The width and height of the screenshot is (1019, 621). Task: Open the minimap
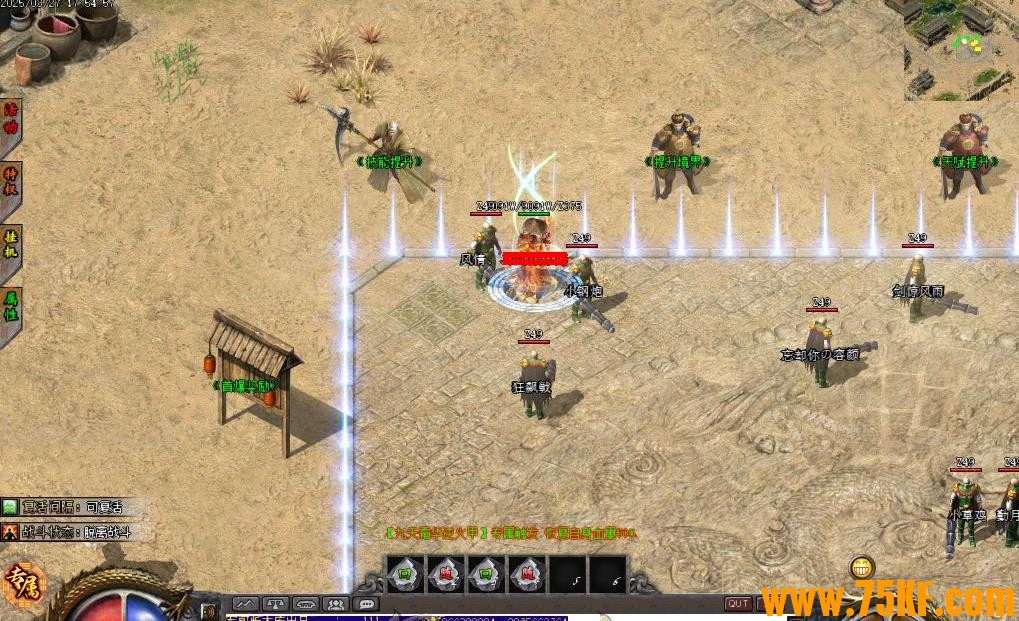click(x=961, y=50)
